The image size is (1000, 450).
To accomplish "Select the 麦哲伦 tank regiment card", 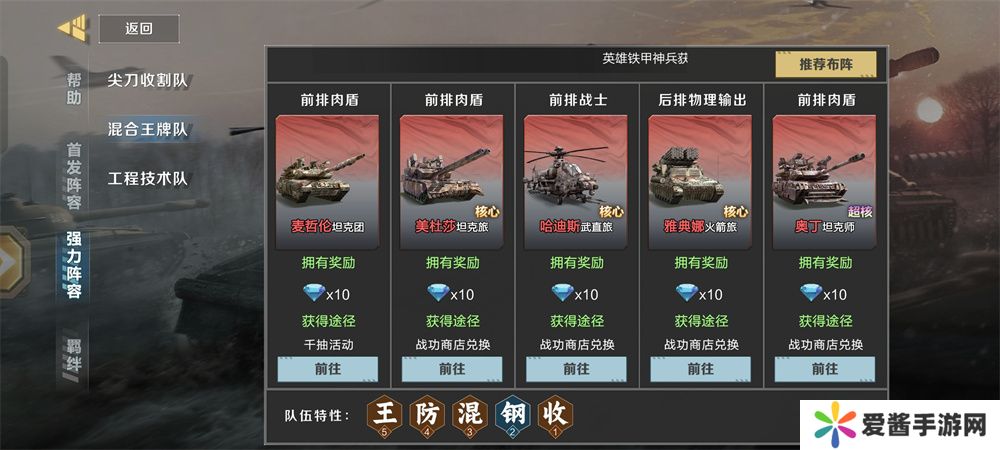I will (x=328, y=176).
